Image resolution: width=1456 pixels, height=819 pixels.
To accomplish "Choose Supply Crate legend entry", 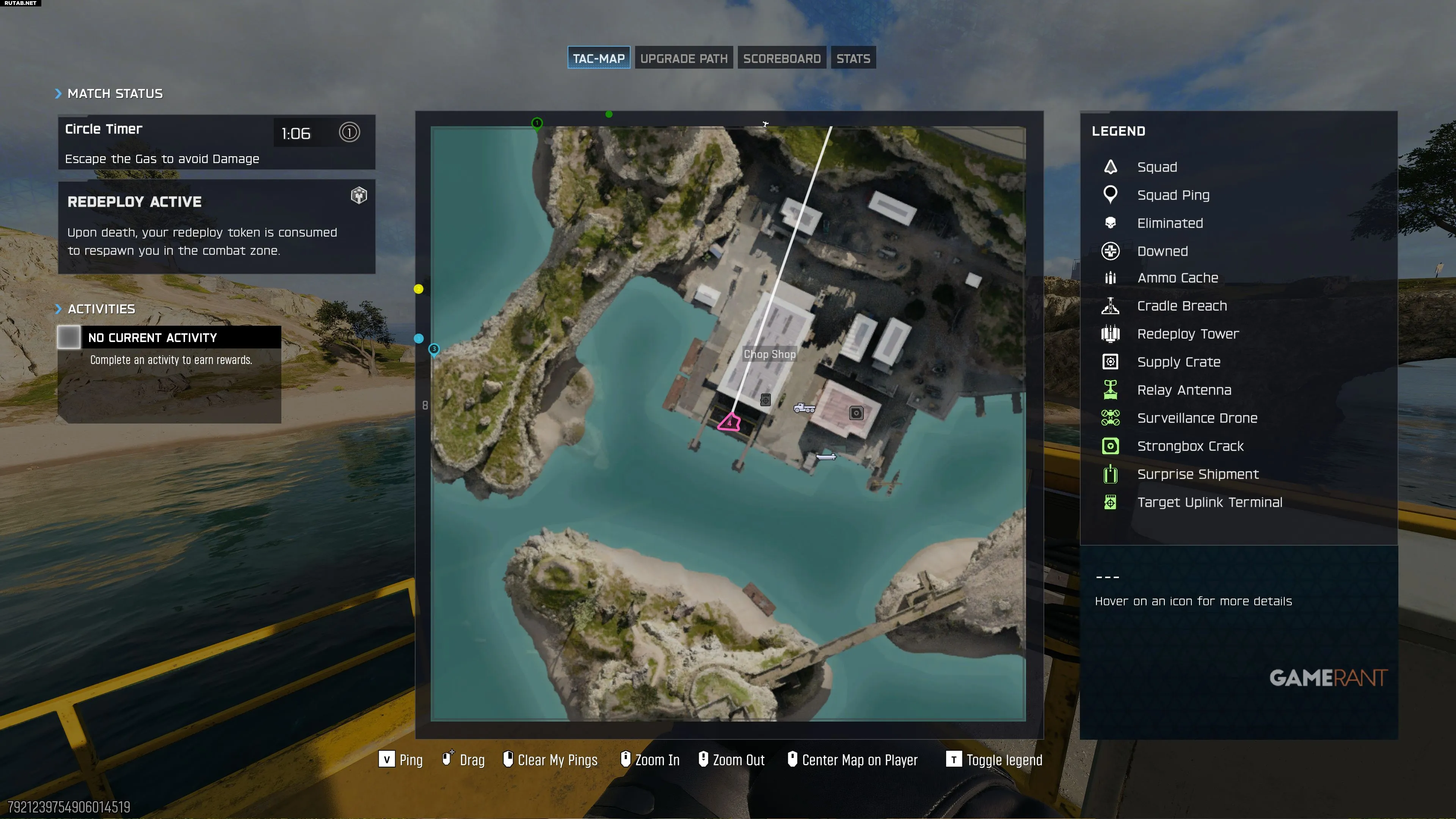I will 1178,362.
